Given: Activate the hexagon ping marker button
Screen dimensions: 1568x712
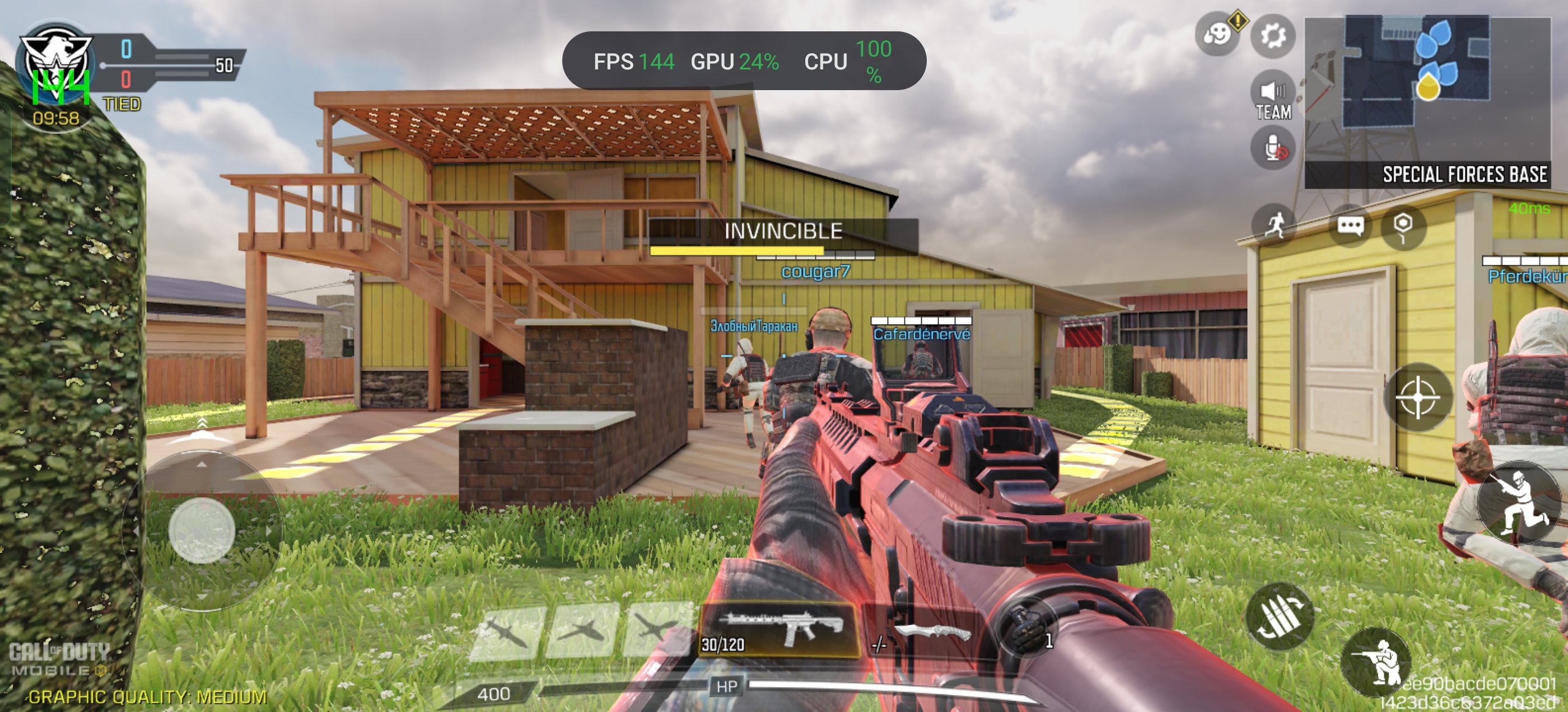Looking at the screenshot, I should coord(1403,226).
